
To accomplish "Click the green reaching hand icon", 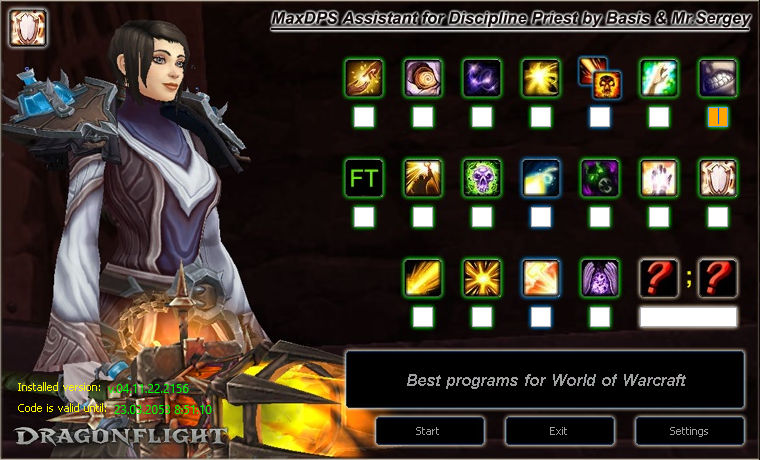I will click(659, 78).
